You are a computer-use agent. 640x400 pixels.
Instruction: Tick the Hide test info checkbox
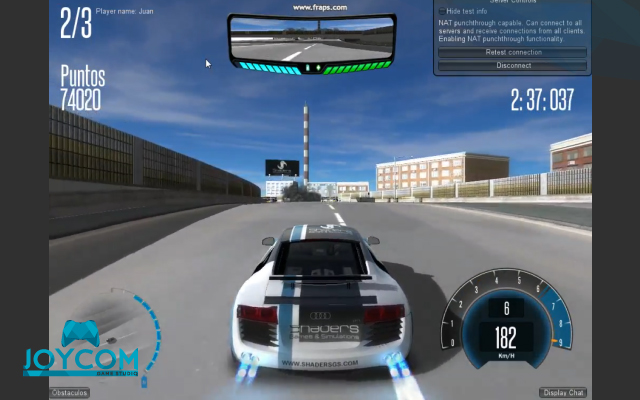442,11
